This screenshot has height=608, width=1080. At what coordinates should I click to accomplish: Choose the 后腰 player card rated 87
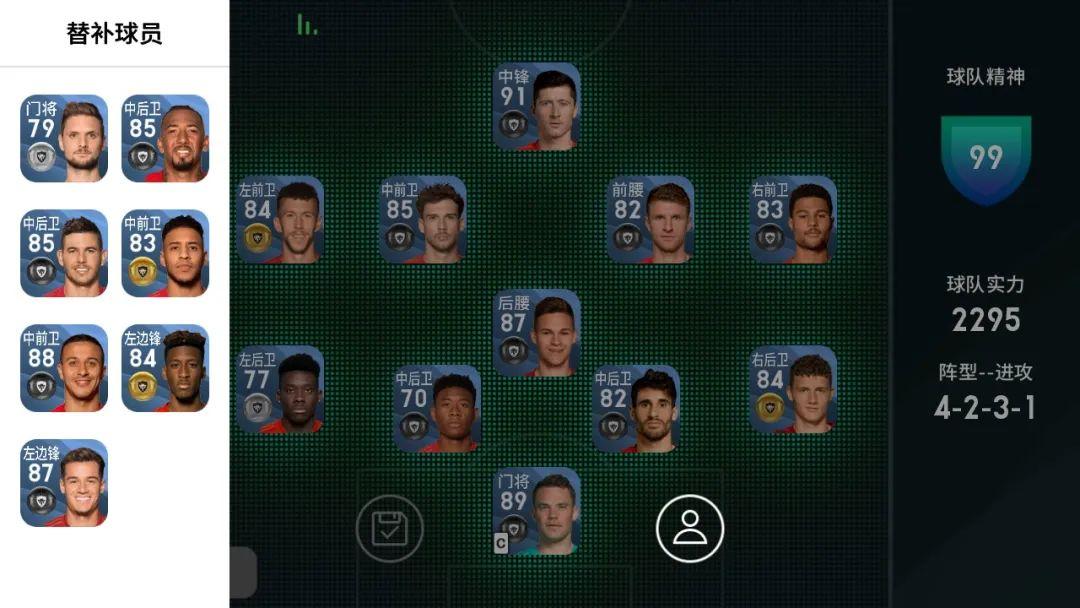(x=537, y=333)
